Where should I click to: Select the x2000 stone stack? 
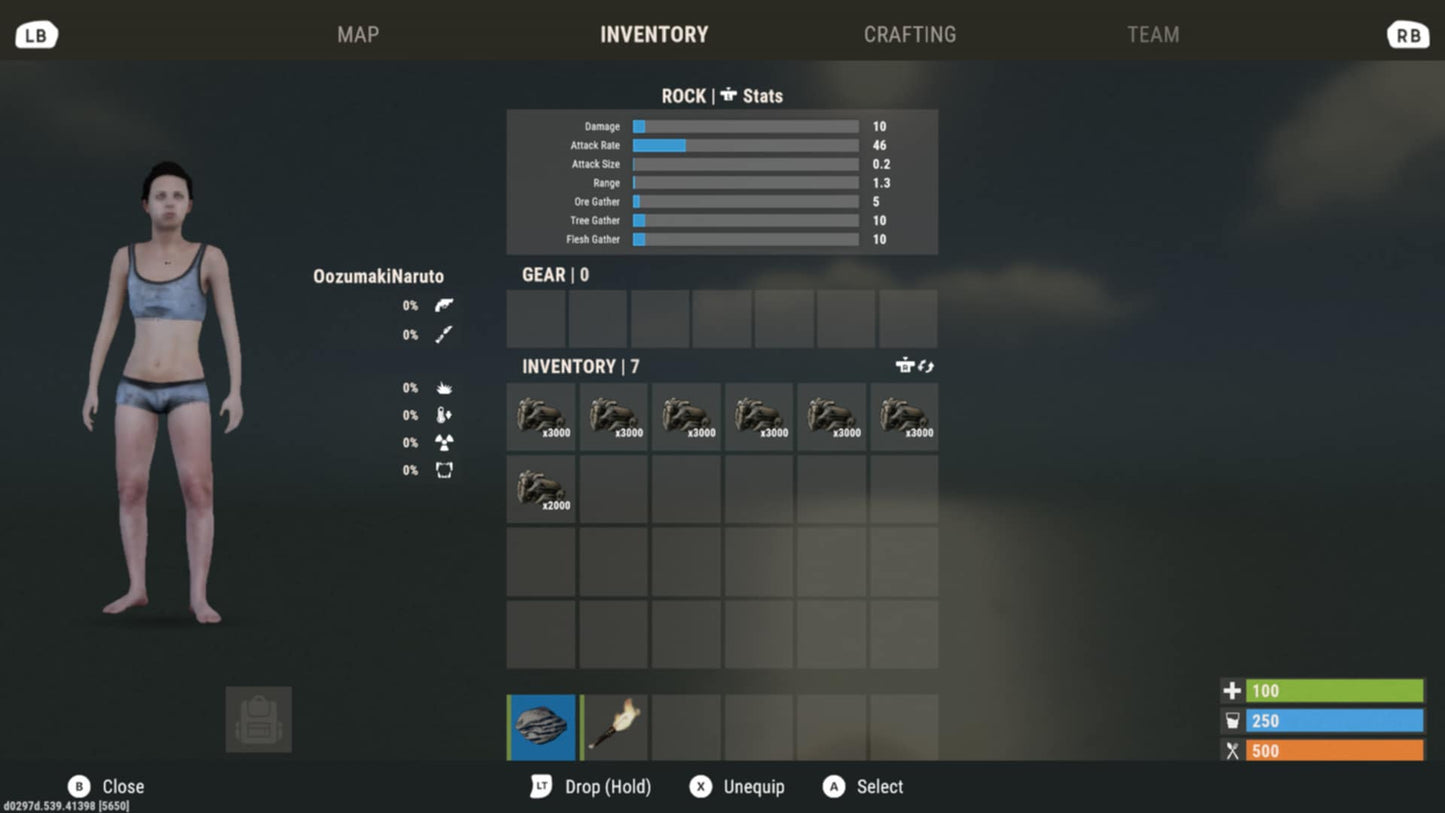(x=541, y=490)
